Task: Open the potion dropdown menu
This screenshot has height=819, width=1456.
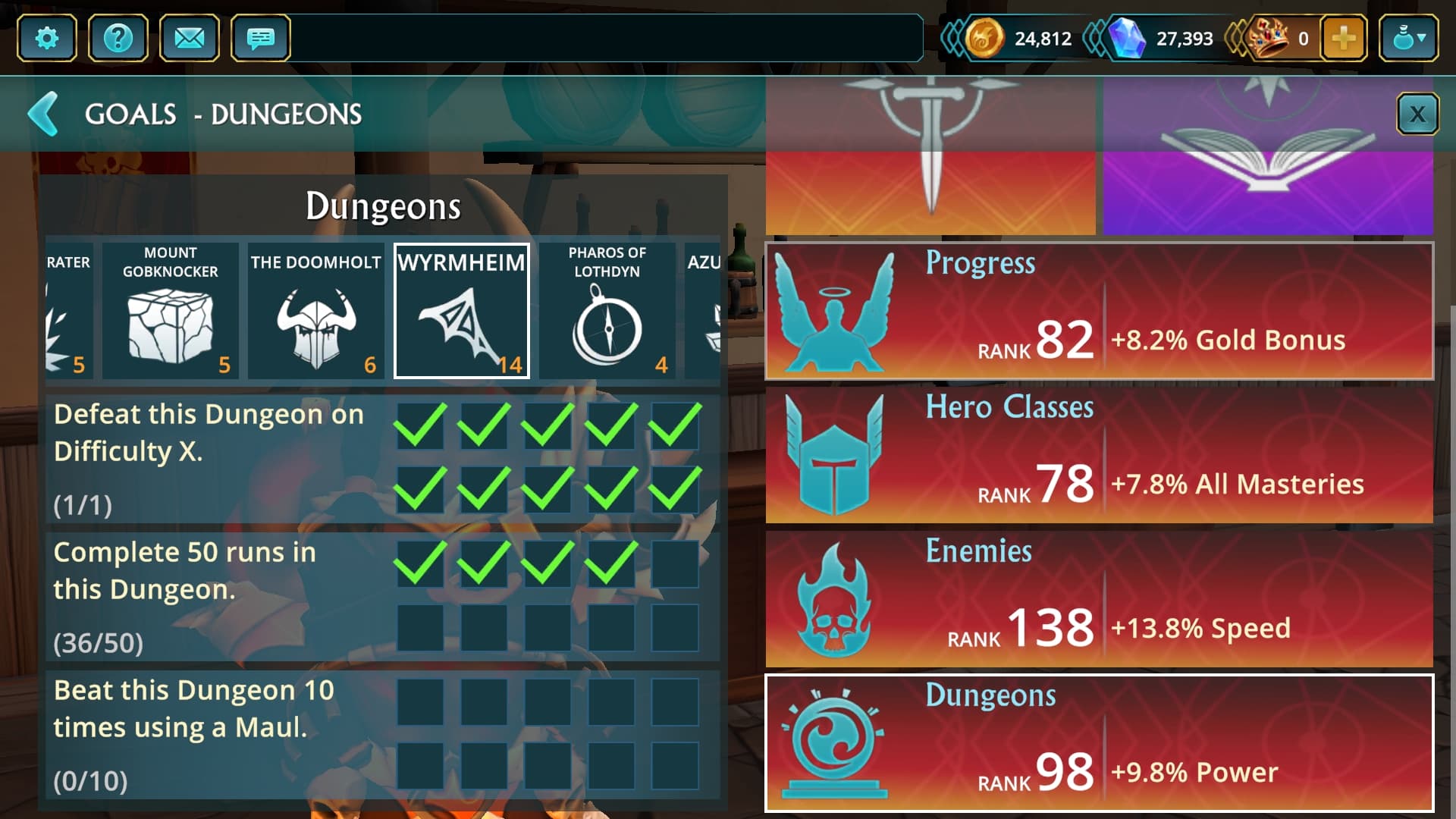Action: pyautogui.click(x=1408, y=38)
